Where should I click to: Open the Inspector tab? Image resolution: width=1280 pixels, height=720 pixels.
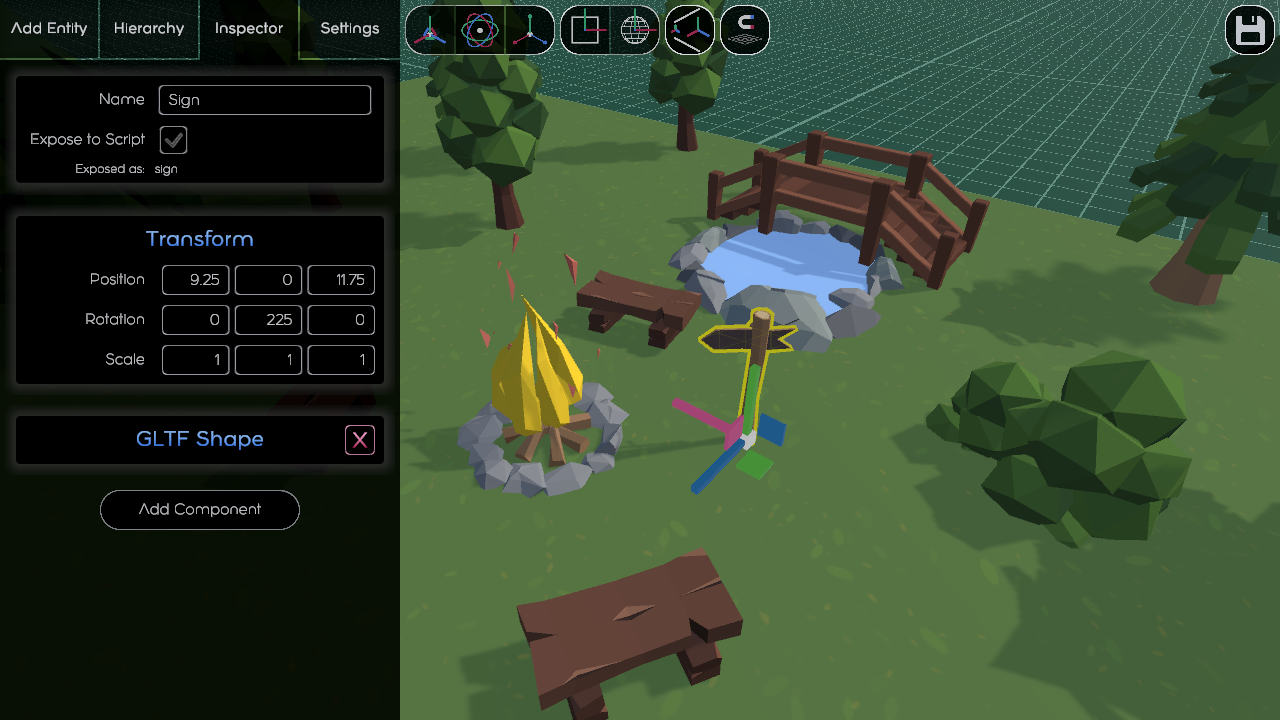[248, 29]
